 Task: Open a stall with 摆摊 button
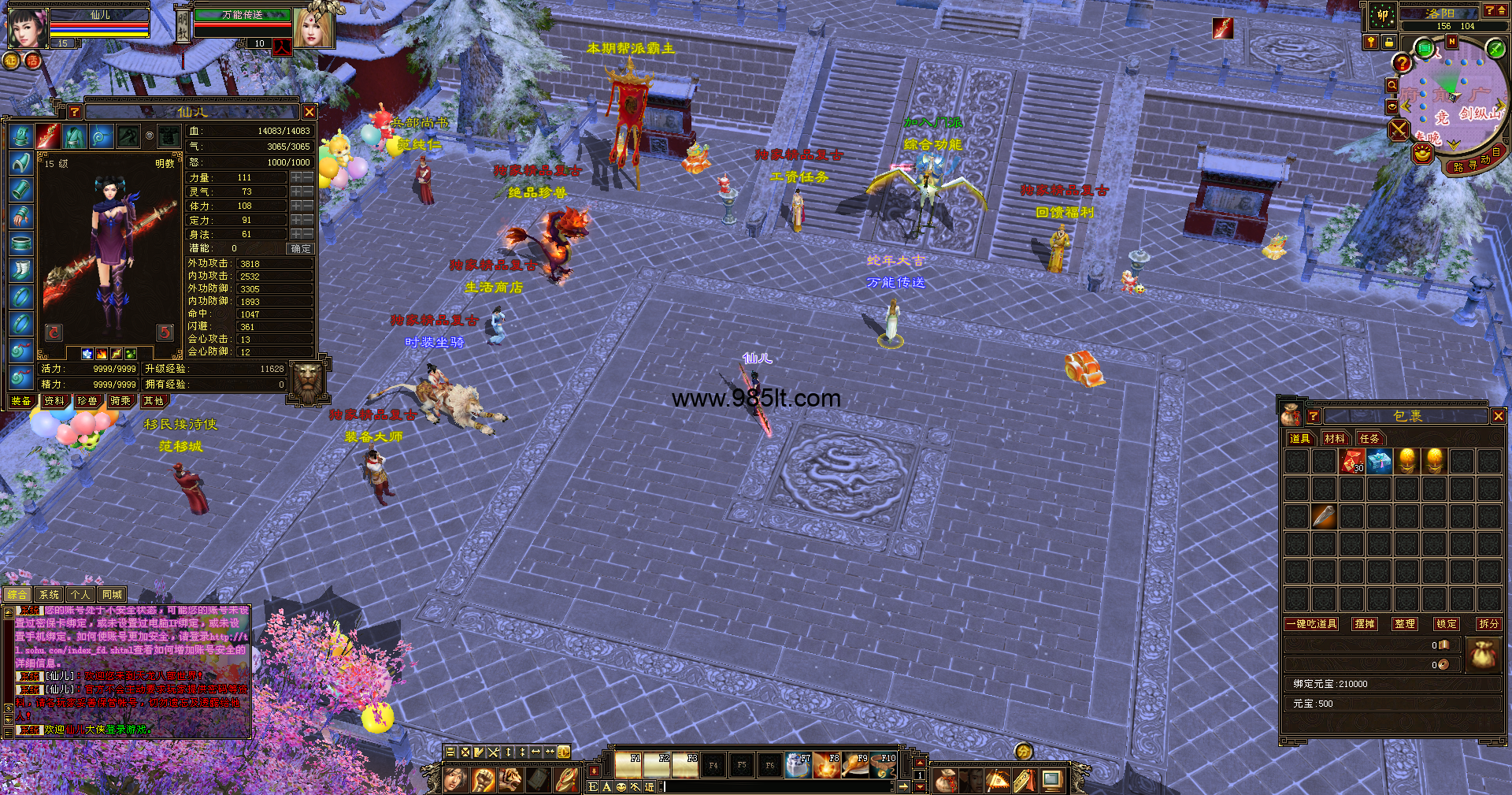1364,624
